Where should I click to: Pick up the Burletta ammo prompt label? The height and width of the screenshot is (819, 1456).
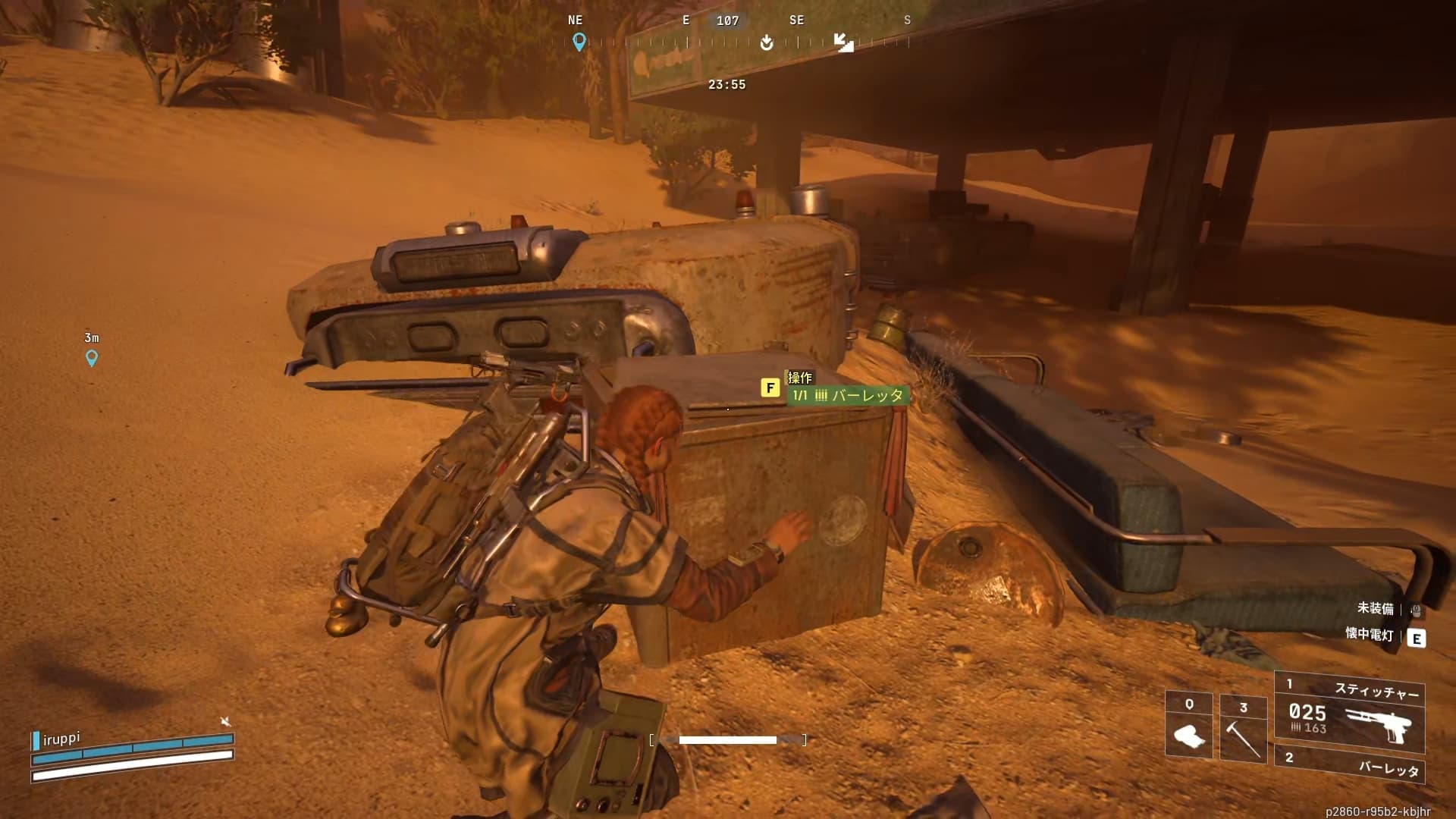pyautogui.click(x=848, y=395)
